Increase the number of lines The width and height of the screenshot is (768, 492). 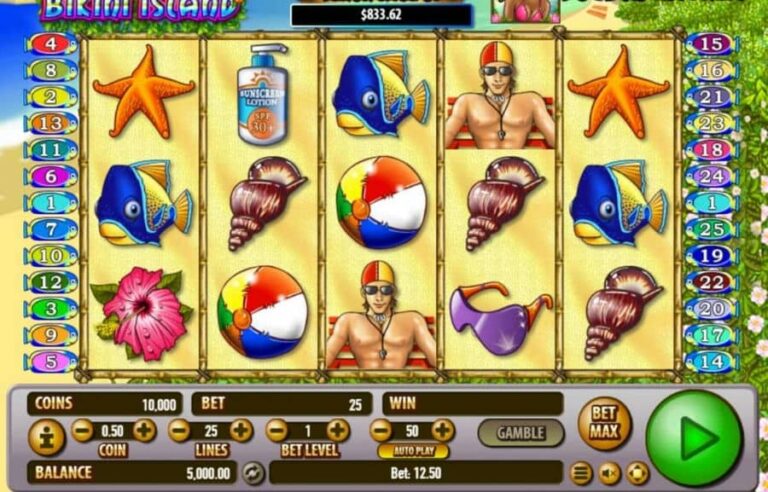tap(241, 431)
